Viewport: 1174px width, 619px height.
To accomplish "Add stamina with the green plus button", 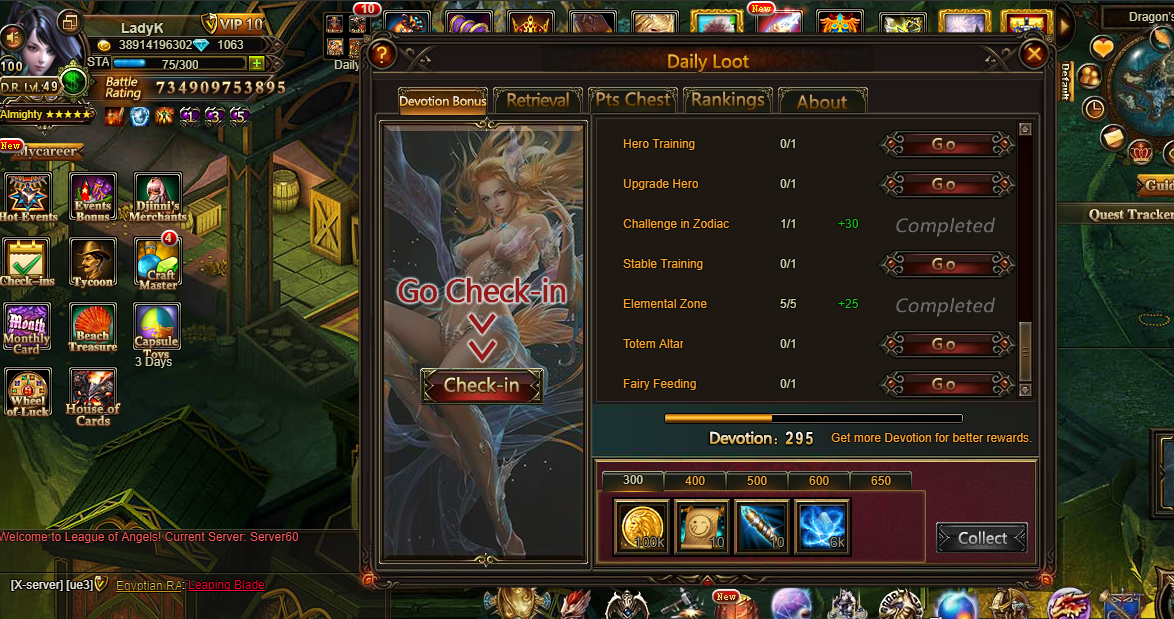I will (x=257, y=64).
